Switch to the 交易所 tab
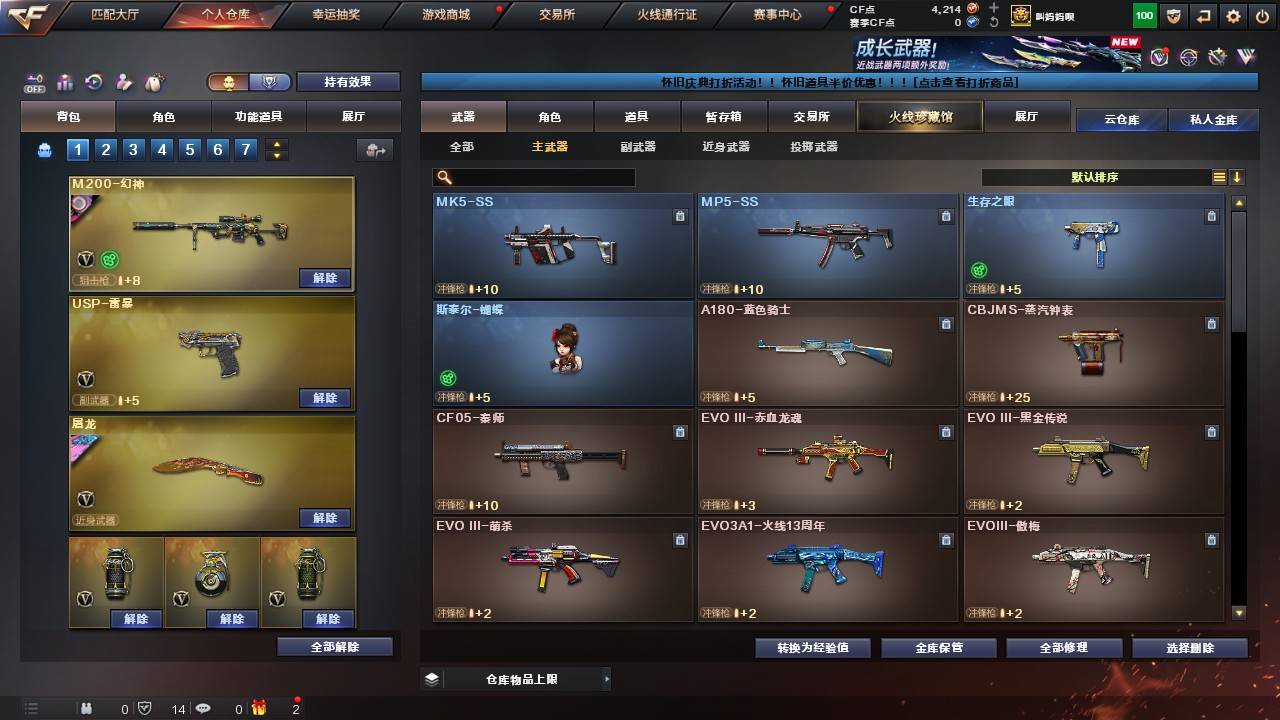This screenshot has height=720, width=1280. [809, 115]
